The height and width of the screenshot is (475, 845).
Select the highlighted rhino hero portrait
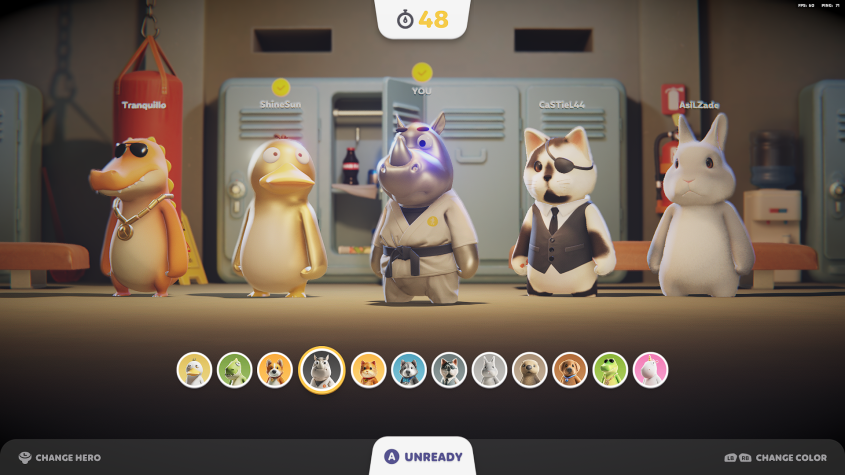322,370
